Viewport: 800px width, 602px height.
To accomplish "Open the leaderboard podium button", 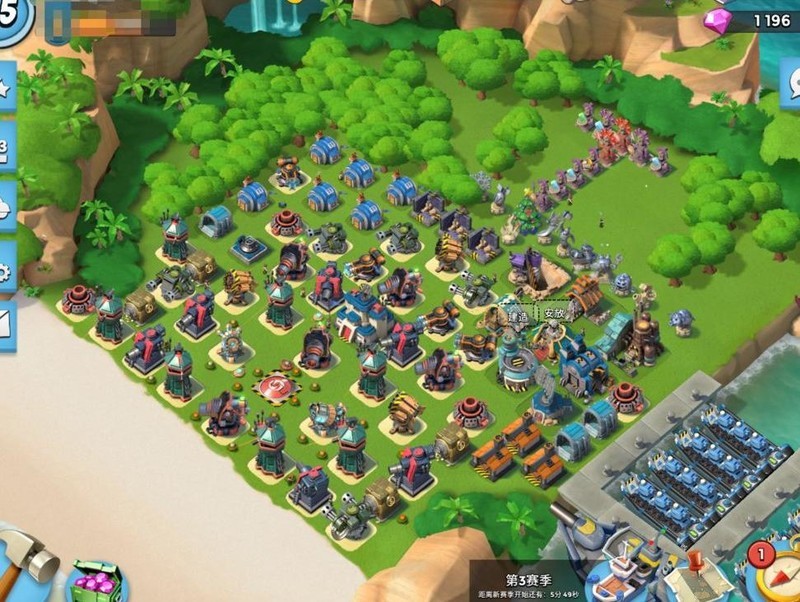I will point(5,150).
